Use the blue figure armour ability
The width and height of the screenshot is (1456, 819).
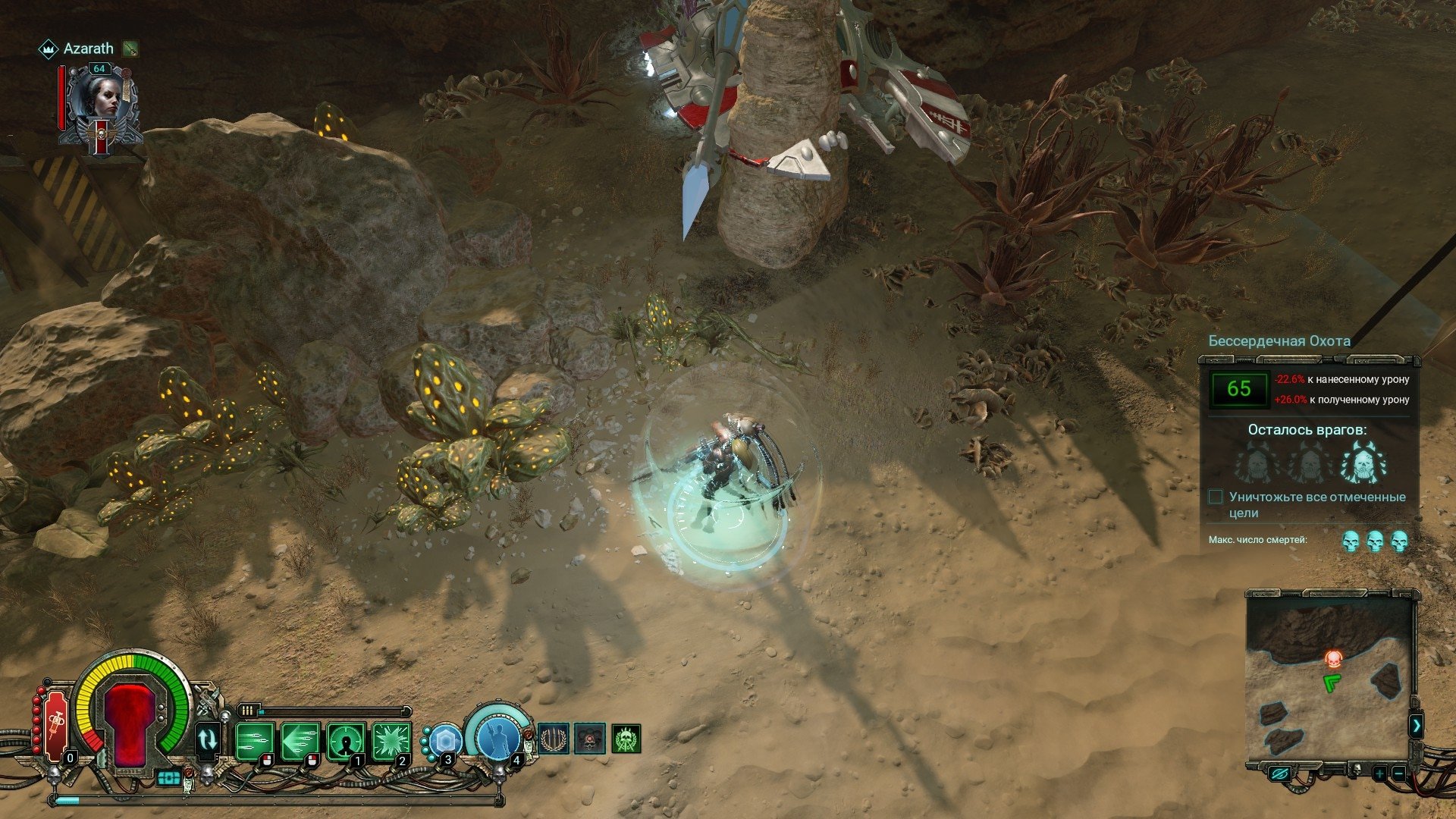[499, 734]
